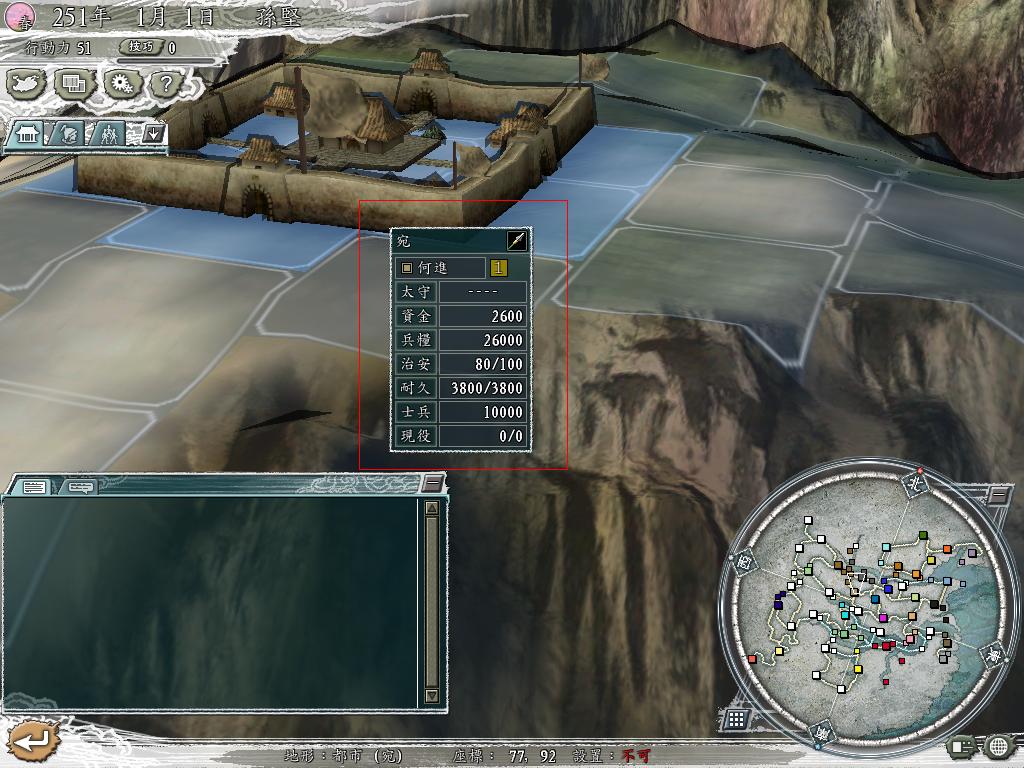This screenshot has height=768, width=1024.
Task: Click the 技巧 technique points button
Action: 139,47
